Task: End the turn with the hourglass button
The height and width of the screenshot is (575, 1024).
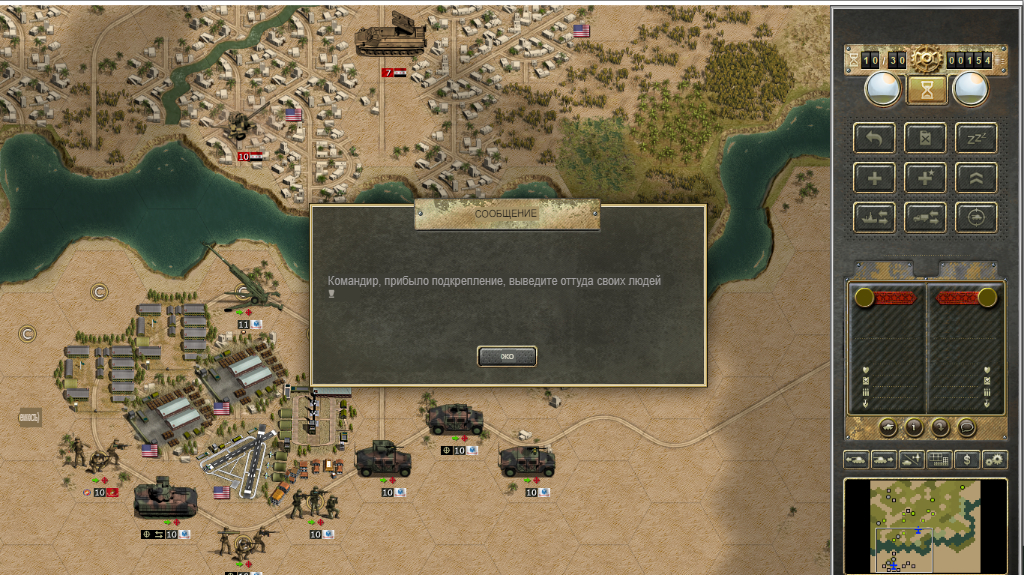Action: [x=927, y=91]
